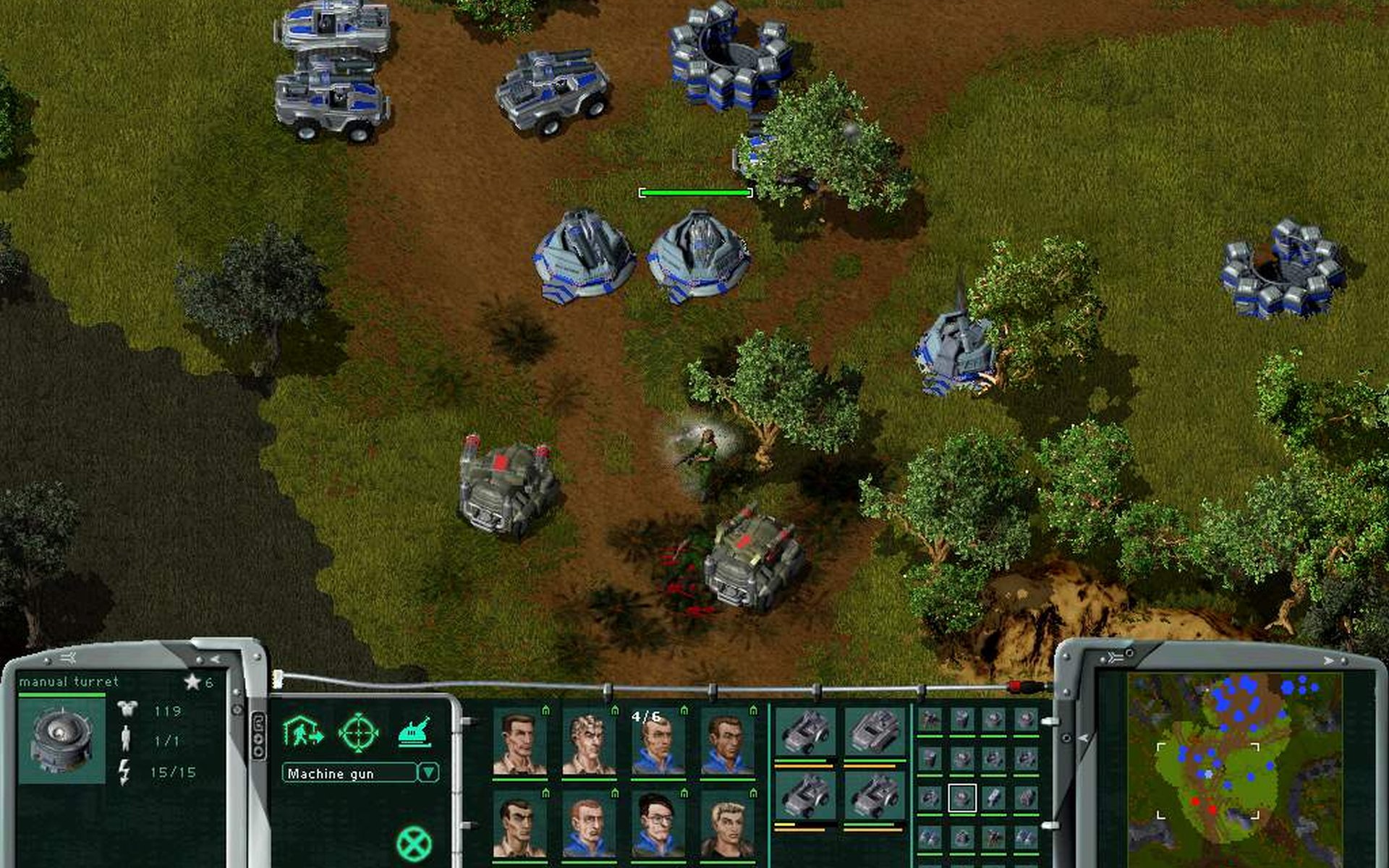
Task: Click the minimap to move the view
Action: 1234,758
